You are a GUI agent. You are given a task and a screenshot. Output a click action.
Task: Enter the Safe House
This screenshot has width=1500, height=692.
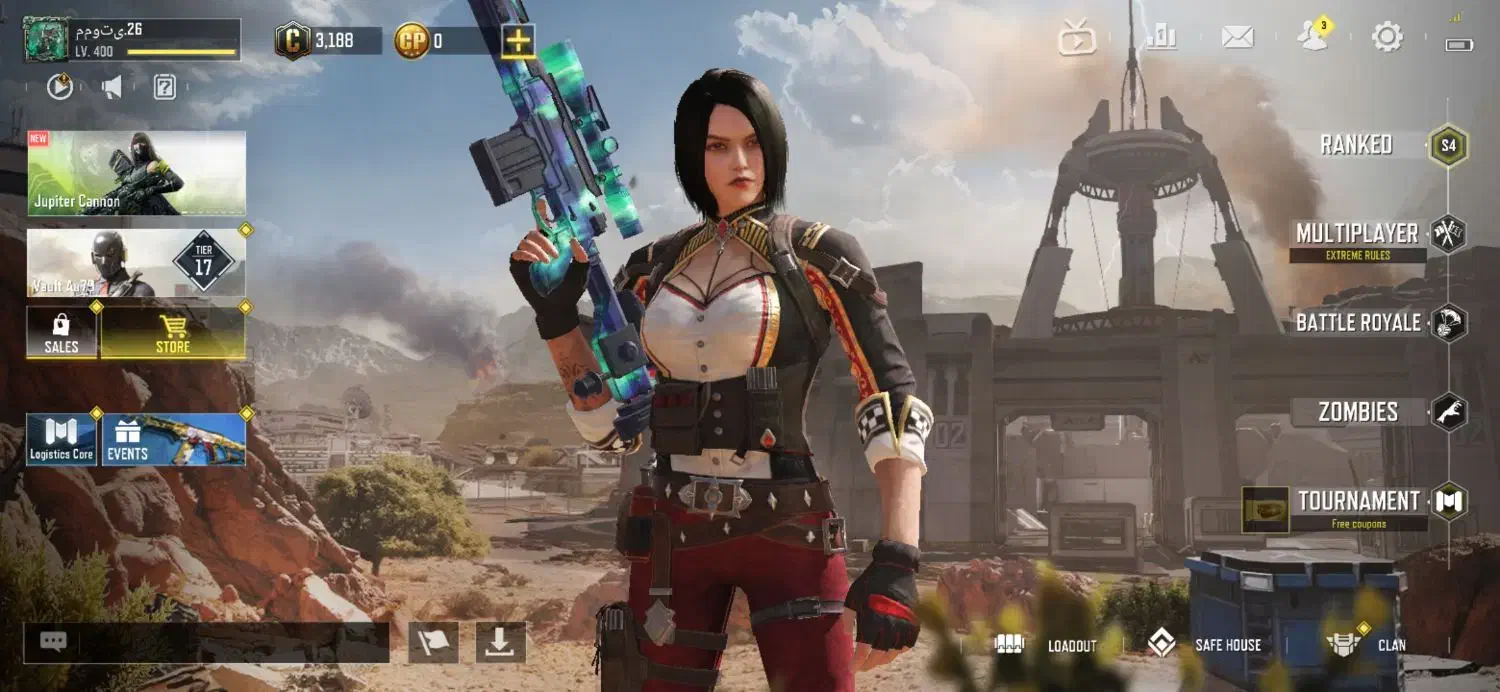point(1205,645)
